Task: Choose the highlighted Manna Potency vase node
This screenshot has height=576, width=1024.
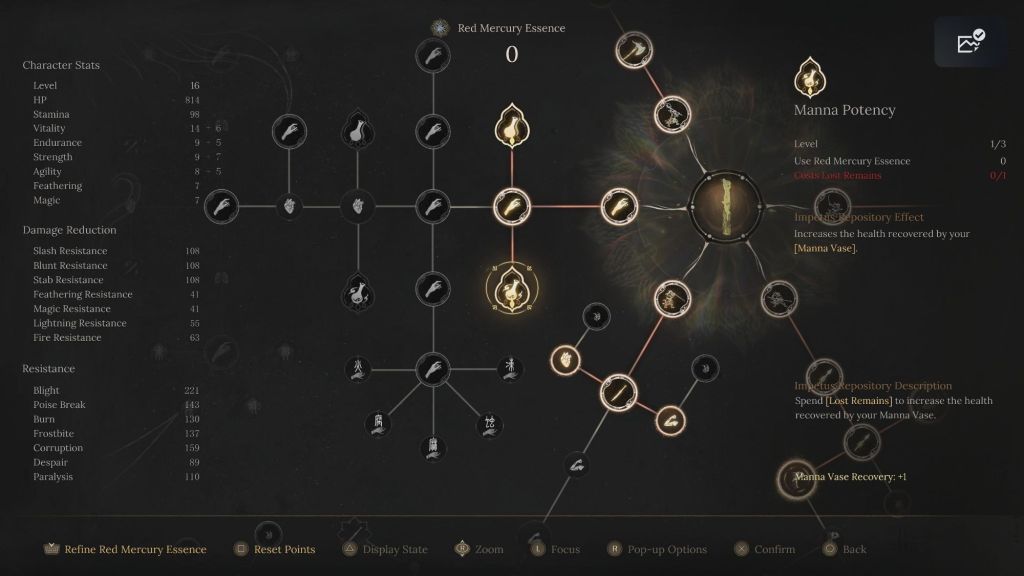Action: coord(511,289)
